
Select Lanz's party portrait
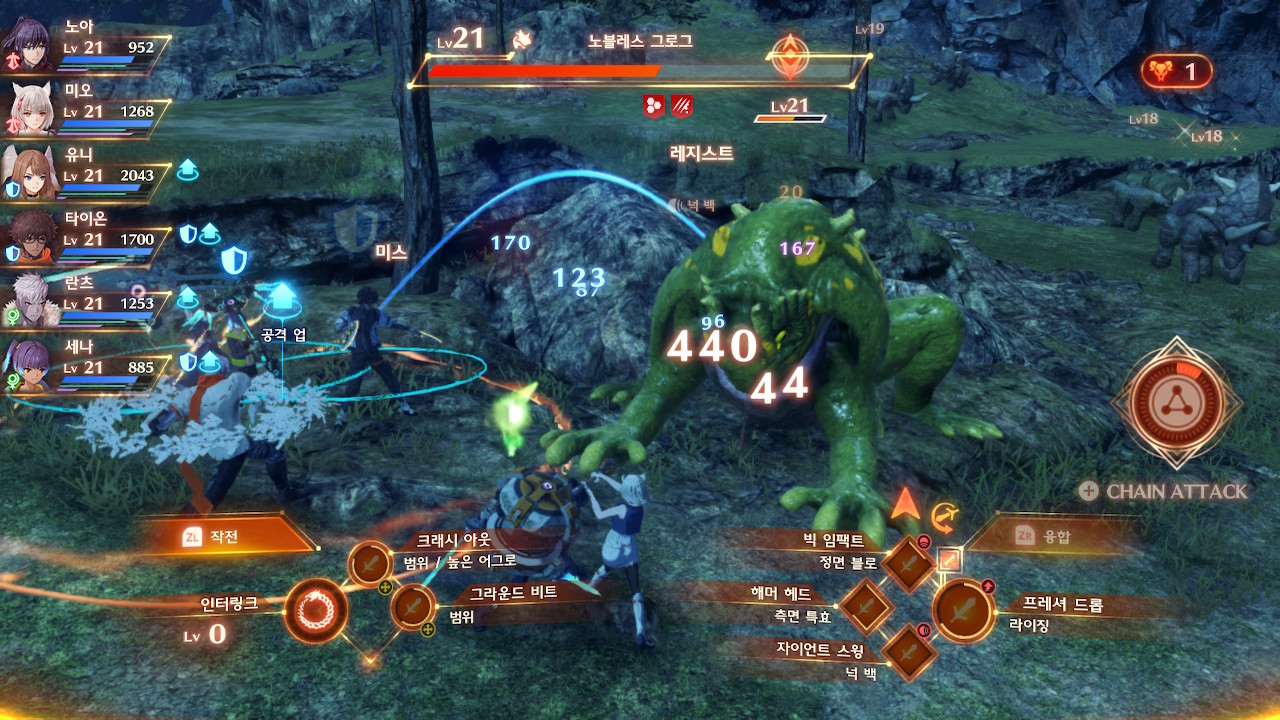[31, 301]
